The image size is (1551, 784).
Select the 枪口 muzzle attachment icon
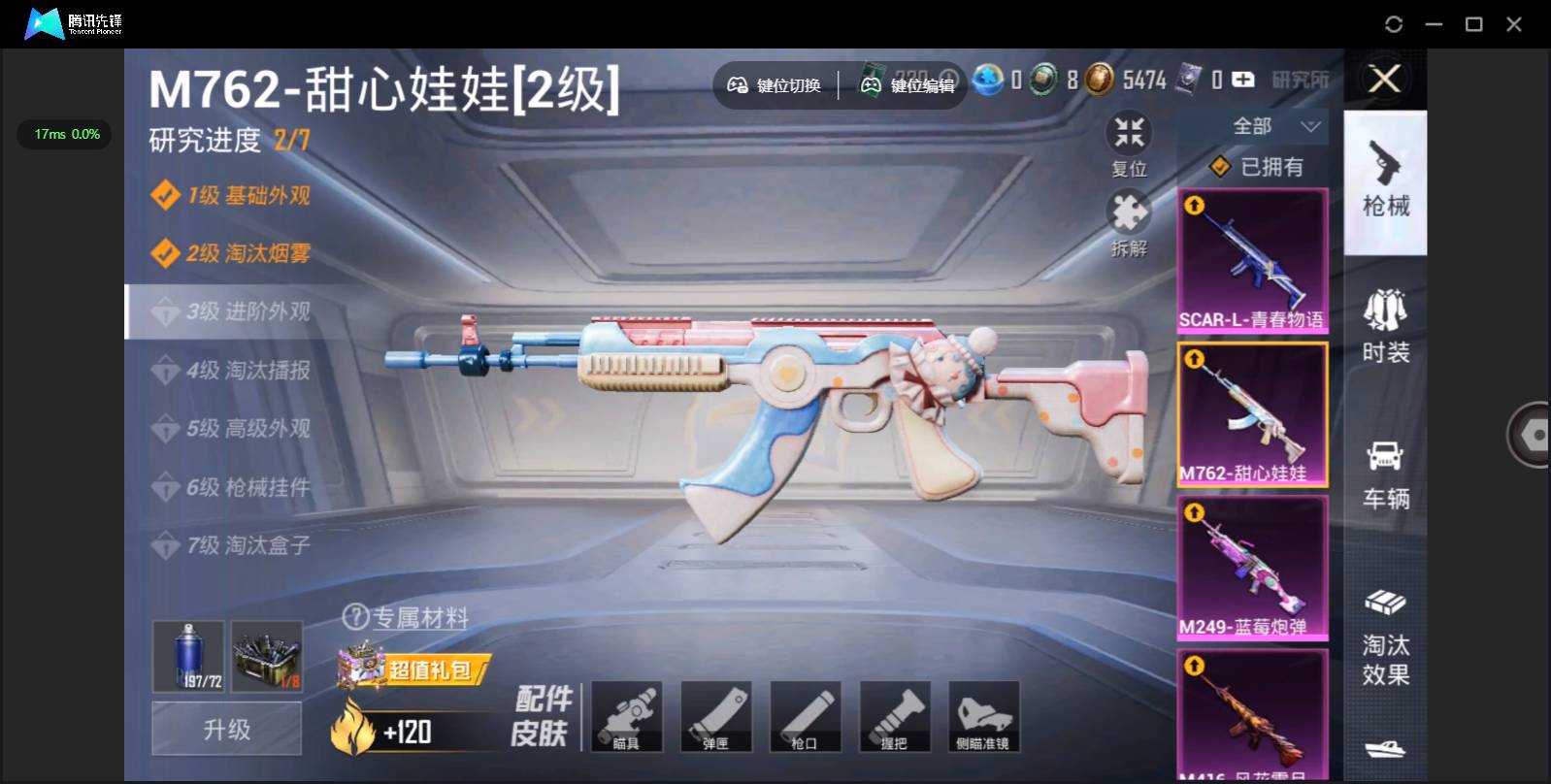(x=805, y=716)
